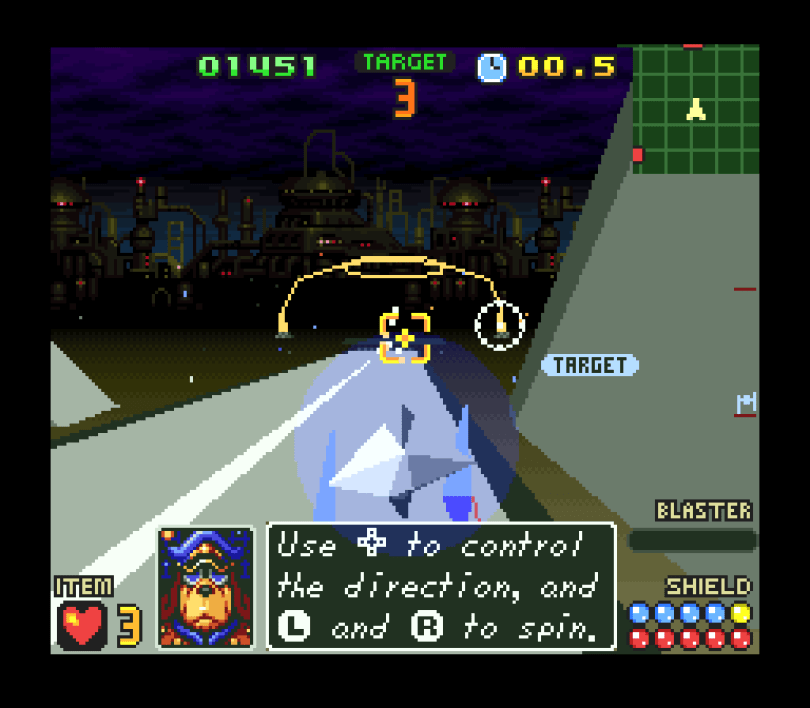The width and height of the screenshot is (810, 708).
Task: Click the green grid radar minimap
Action: click(x=696, y=110)
